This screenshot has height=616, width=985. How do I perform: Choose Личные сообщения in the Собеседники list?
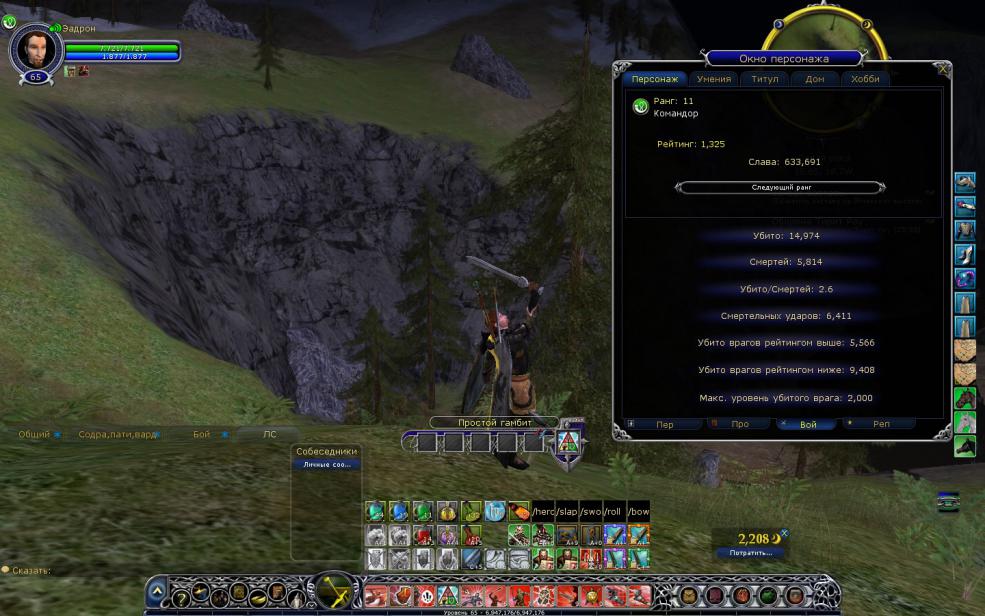coord(327,465)
